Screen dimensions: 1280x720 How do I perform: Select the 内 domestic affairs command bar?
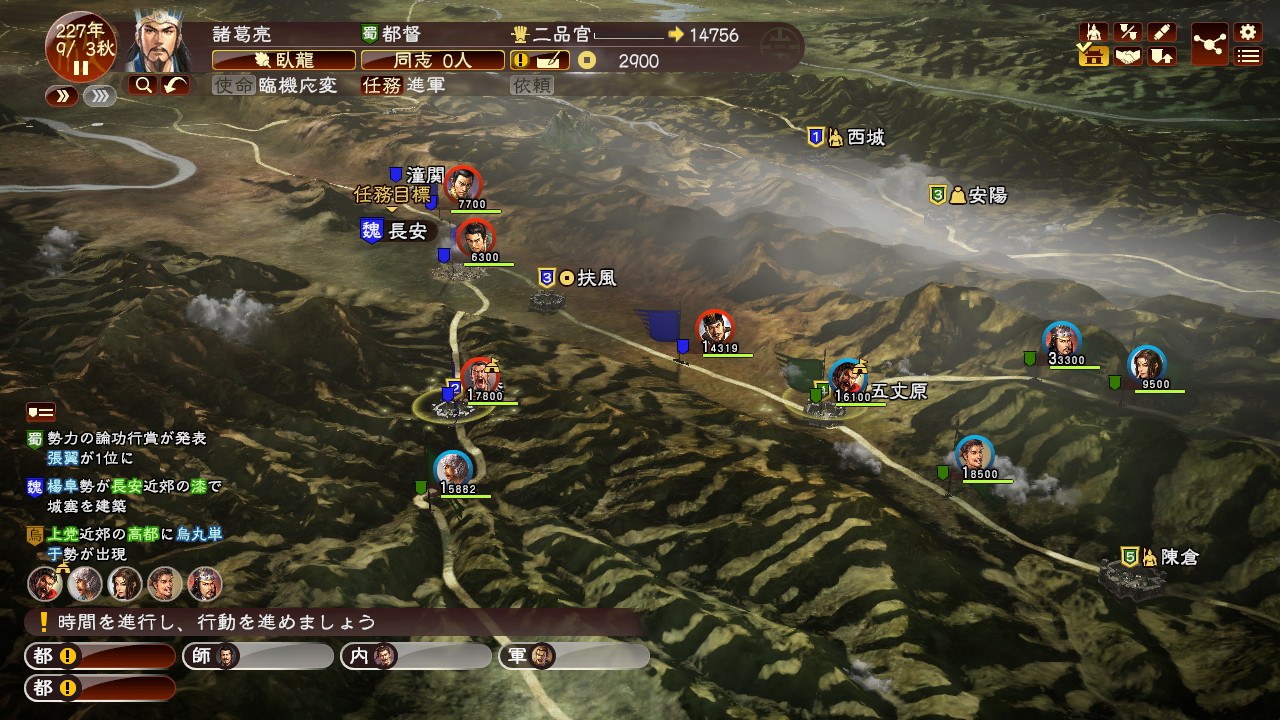pyautogui.click(x=415, y=656)
